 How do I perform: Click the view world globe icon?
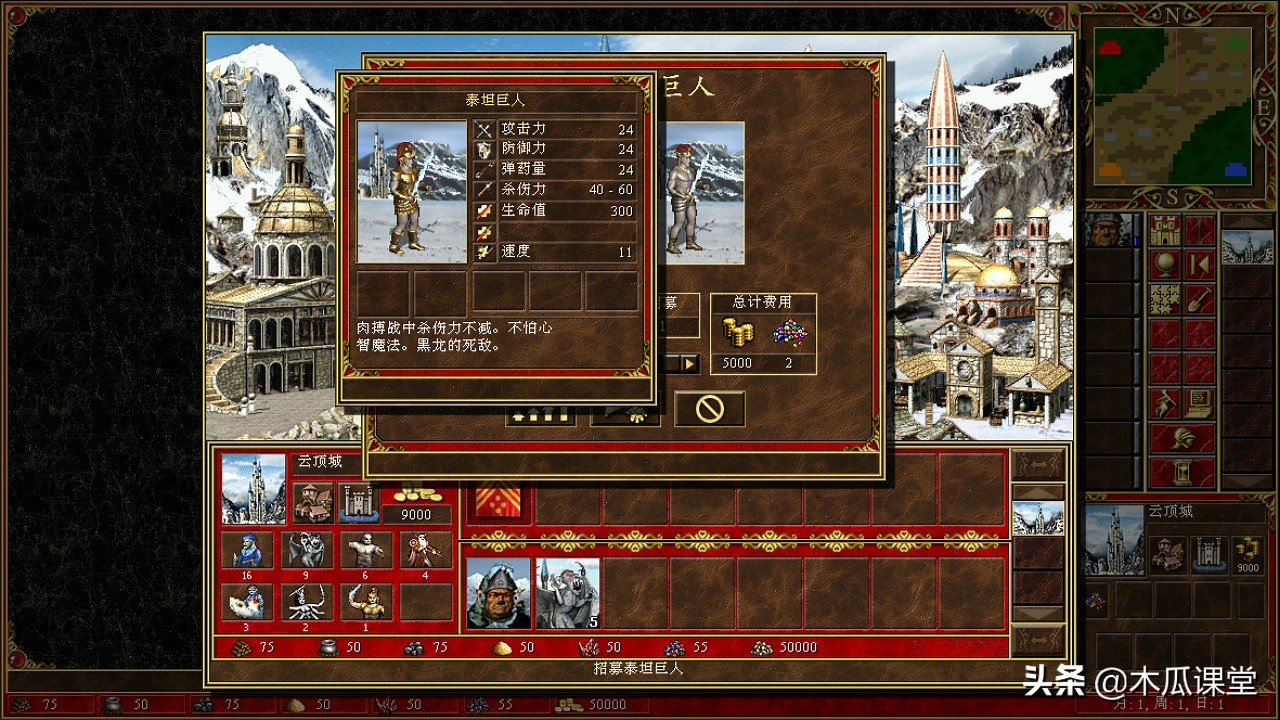1164,264
